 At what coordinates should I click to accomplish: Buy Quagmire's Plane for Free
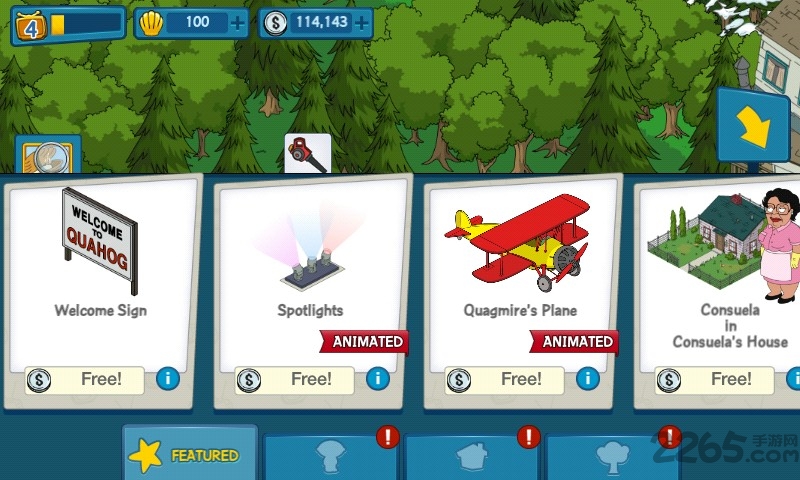tap(508, 380)
